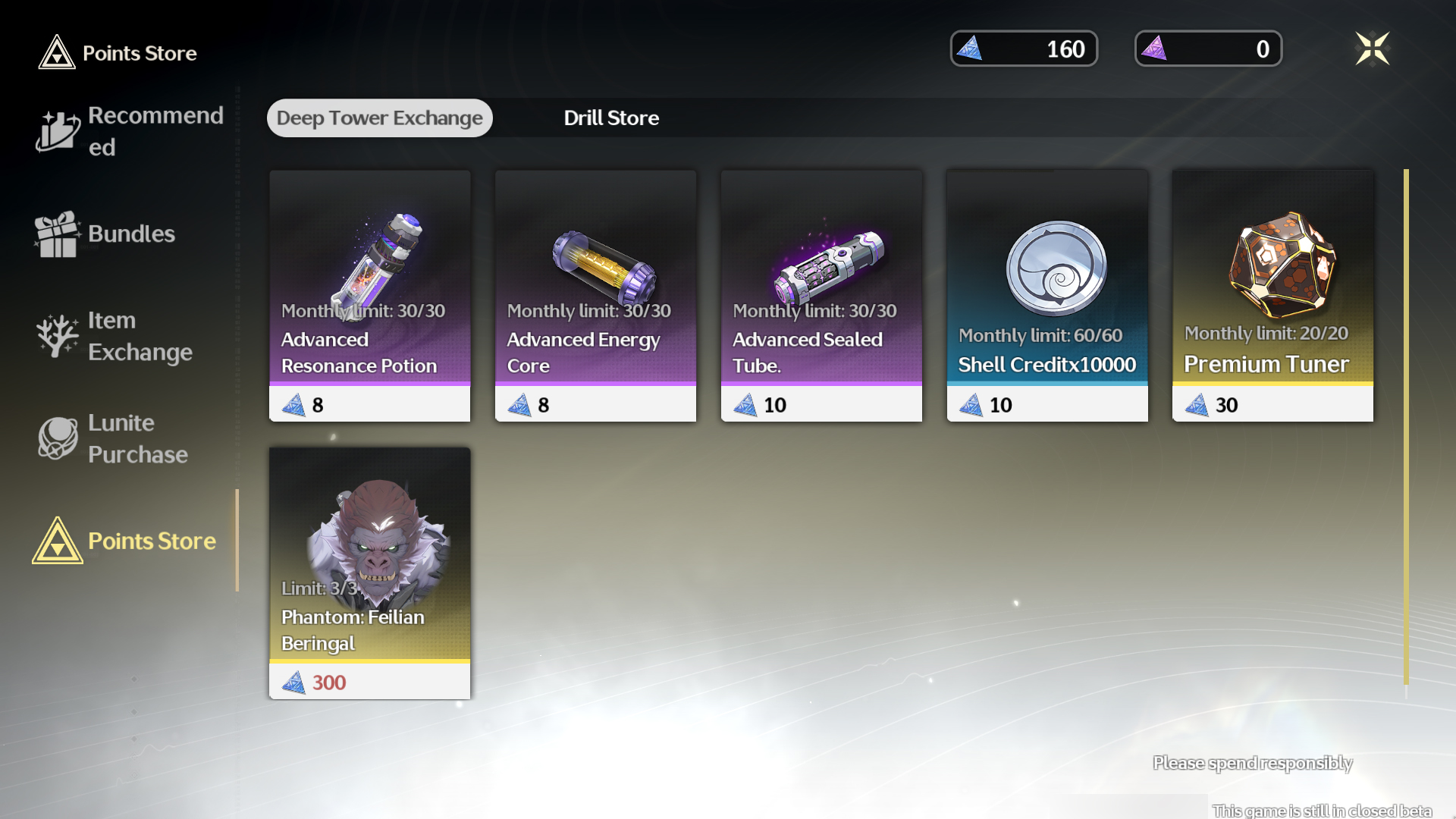Select the Advanced Sealed Tube item
This screenshot has height=819, width=1456.
coord(821,296)
